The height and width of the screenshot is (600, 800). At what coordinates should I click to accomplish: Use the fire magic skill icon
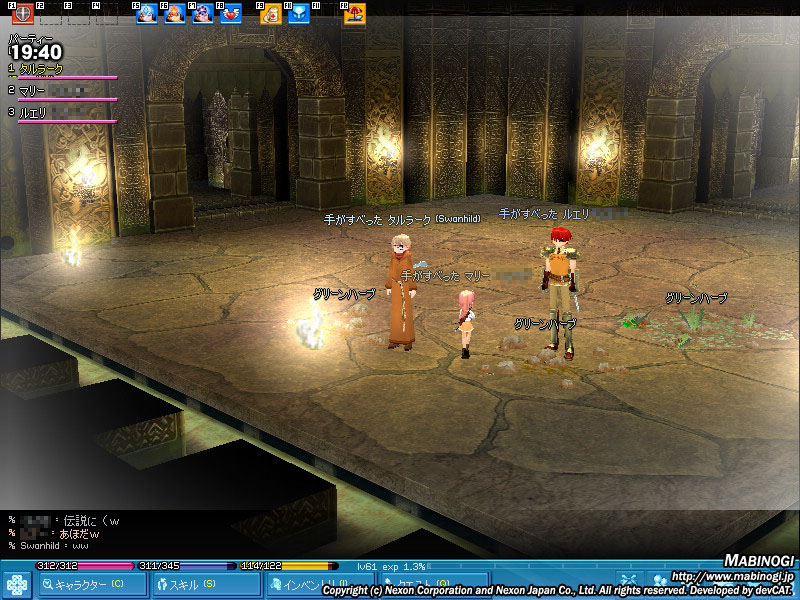(x=175, y=14)
